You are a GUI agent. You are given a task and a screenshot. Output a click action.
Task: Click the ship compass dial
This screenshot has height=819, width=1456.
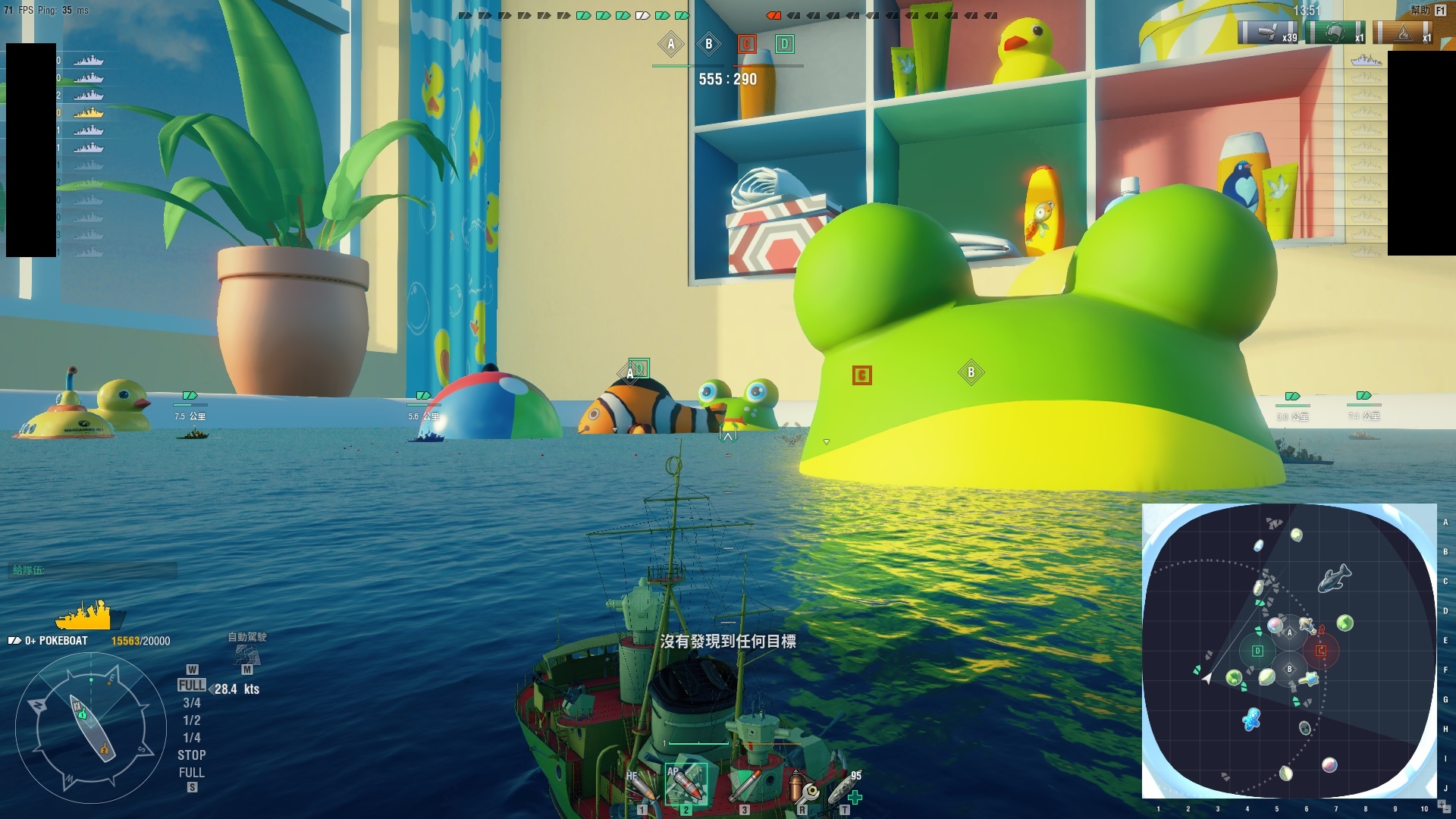[91, 728]
